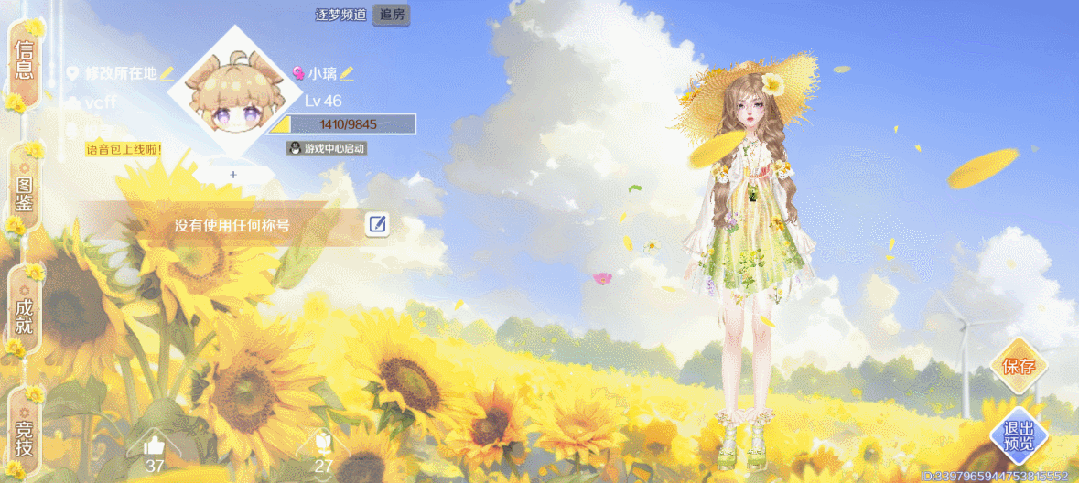Click the chibi avatar portrait
Screen dimensions: 1079x483
tap(232, 98)
